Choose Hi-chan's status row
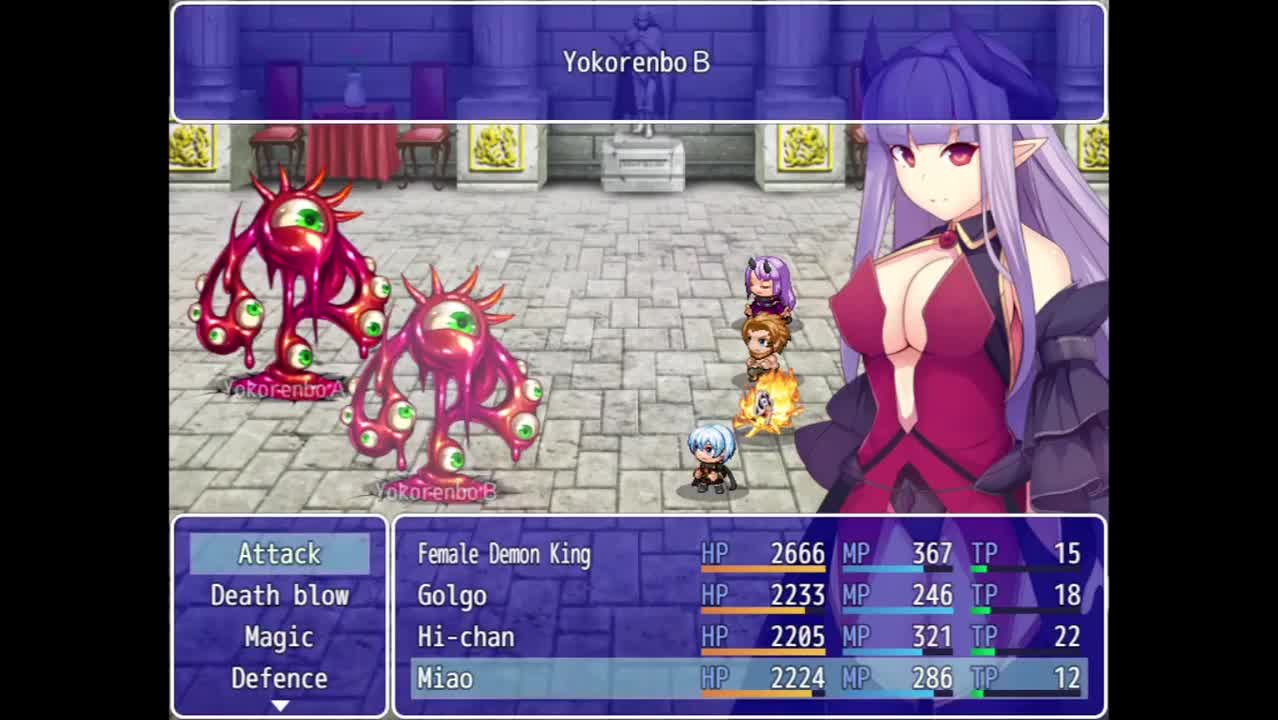 tap(748, 637)
